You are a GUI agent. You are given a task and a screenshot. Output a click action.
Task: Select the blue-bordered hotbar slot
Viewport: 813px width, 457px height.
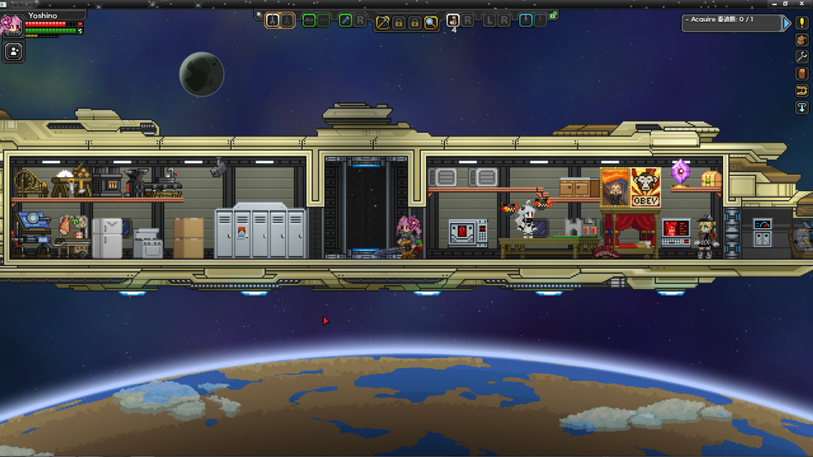pyautogui.click(x=525, y=20)
